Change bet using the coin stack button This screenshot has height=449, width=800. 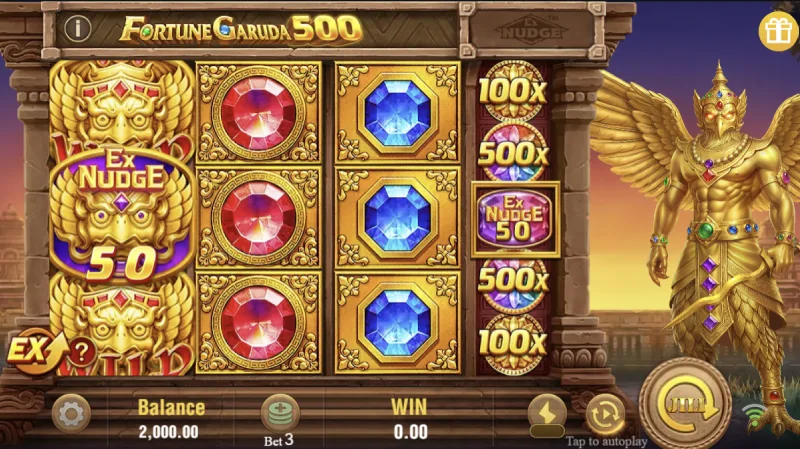279,412
